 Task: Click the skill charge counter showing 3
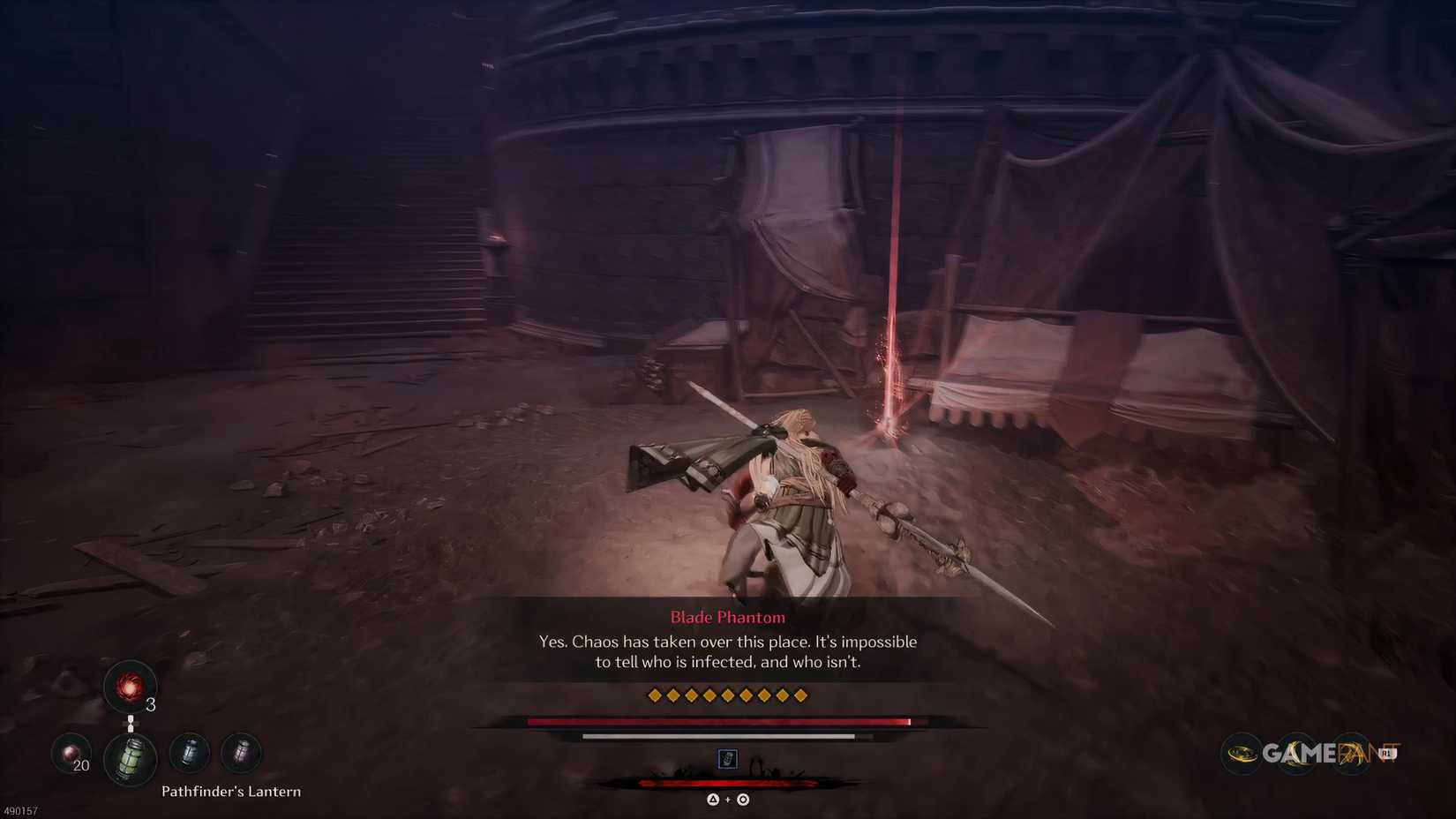pos(150,704)
